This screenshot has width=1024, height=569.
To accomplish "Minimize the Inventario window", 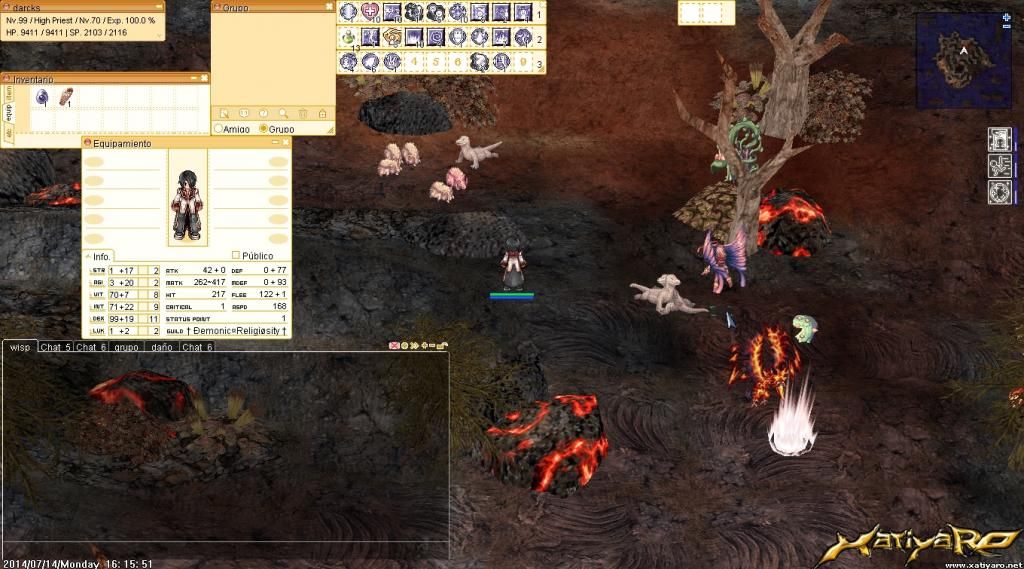I will (x=193, y=78).
